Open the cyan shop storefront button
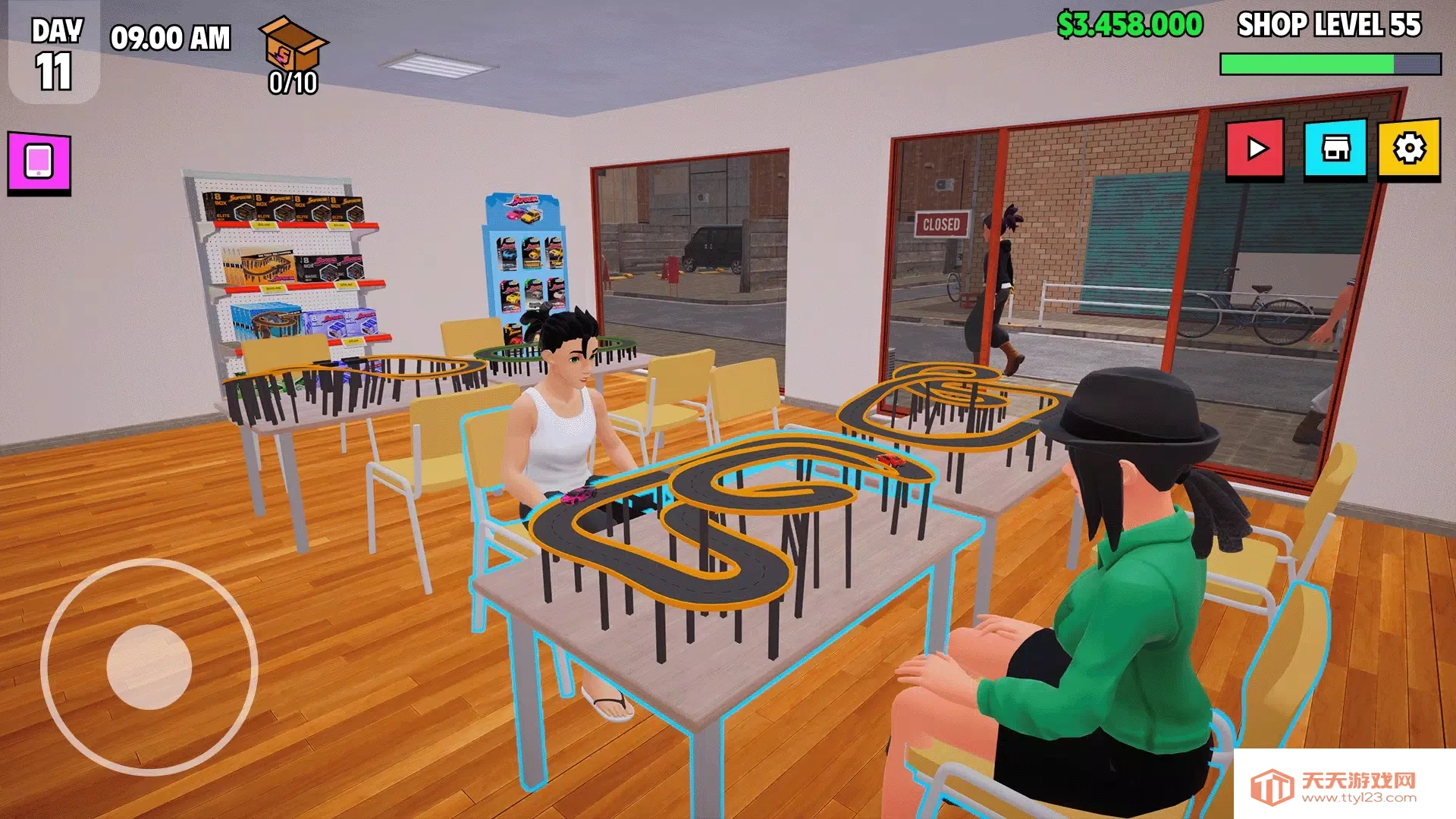The width and height of the screenshot is (1456, 819). point(1335,149)
